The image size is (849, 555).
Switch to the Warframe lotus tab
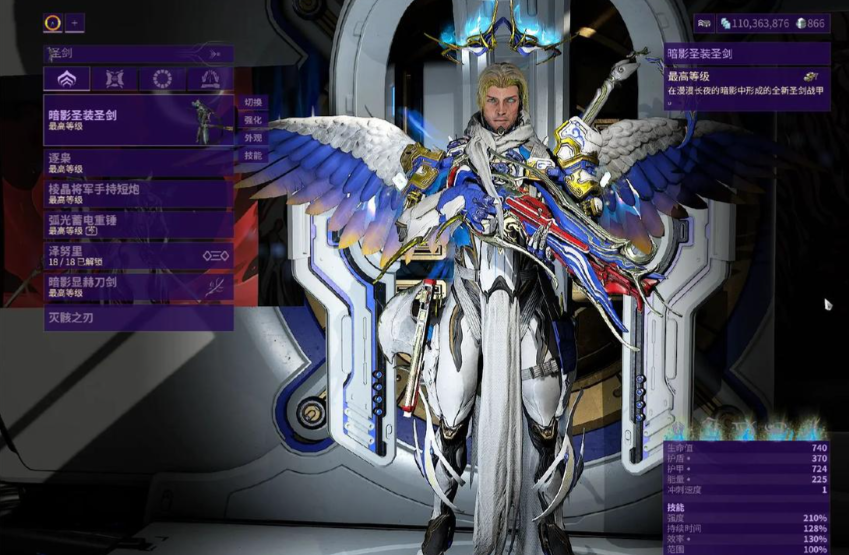(66, 79)
